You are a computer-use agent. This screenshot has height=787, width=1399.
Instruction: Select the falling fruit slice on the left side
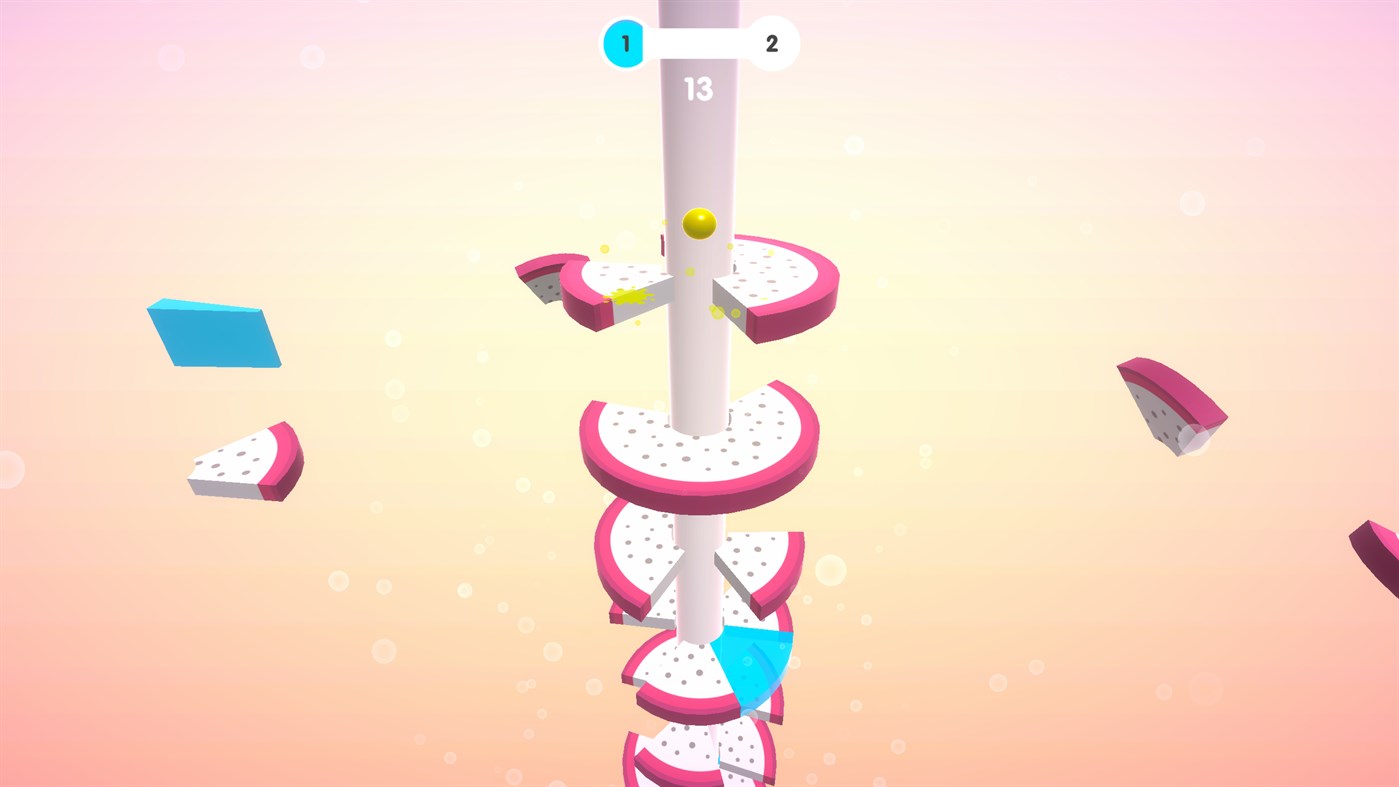click(243, 460)
